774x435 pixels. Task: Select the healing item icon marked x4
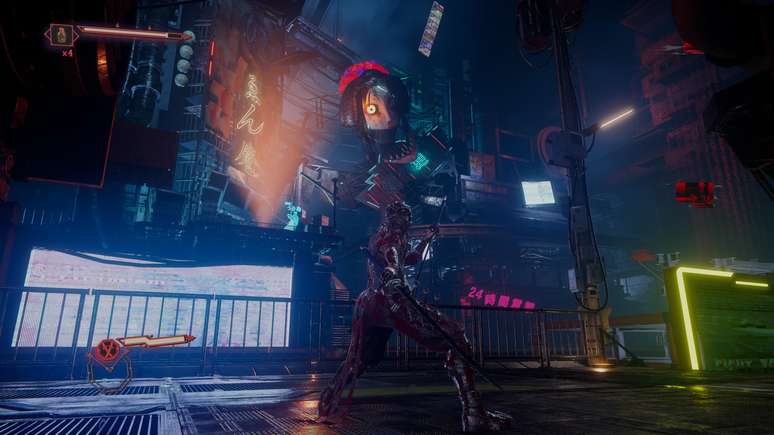(x=62, y=35)
